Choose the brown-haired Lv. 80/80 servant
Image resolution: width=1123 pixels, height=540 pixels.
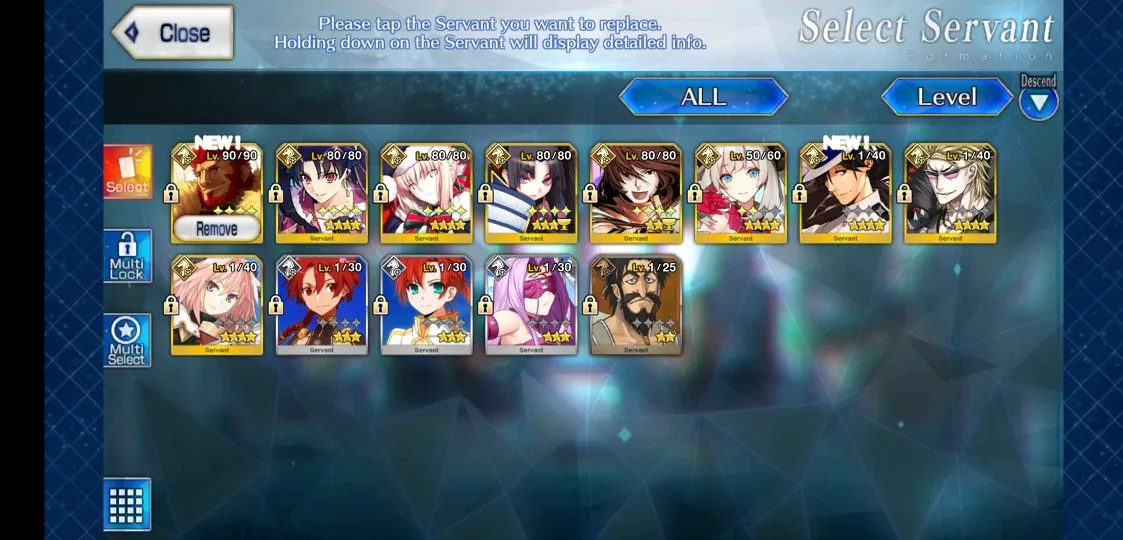tap(636, 194)
